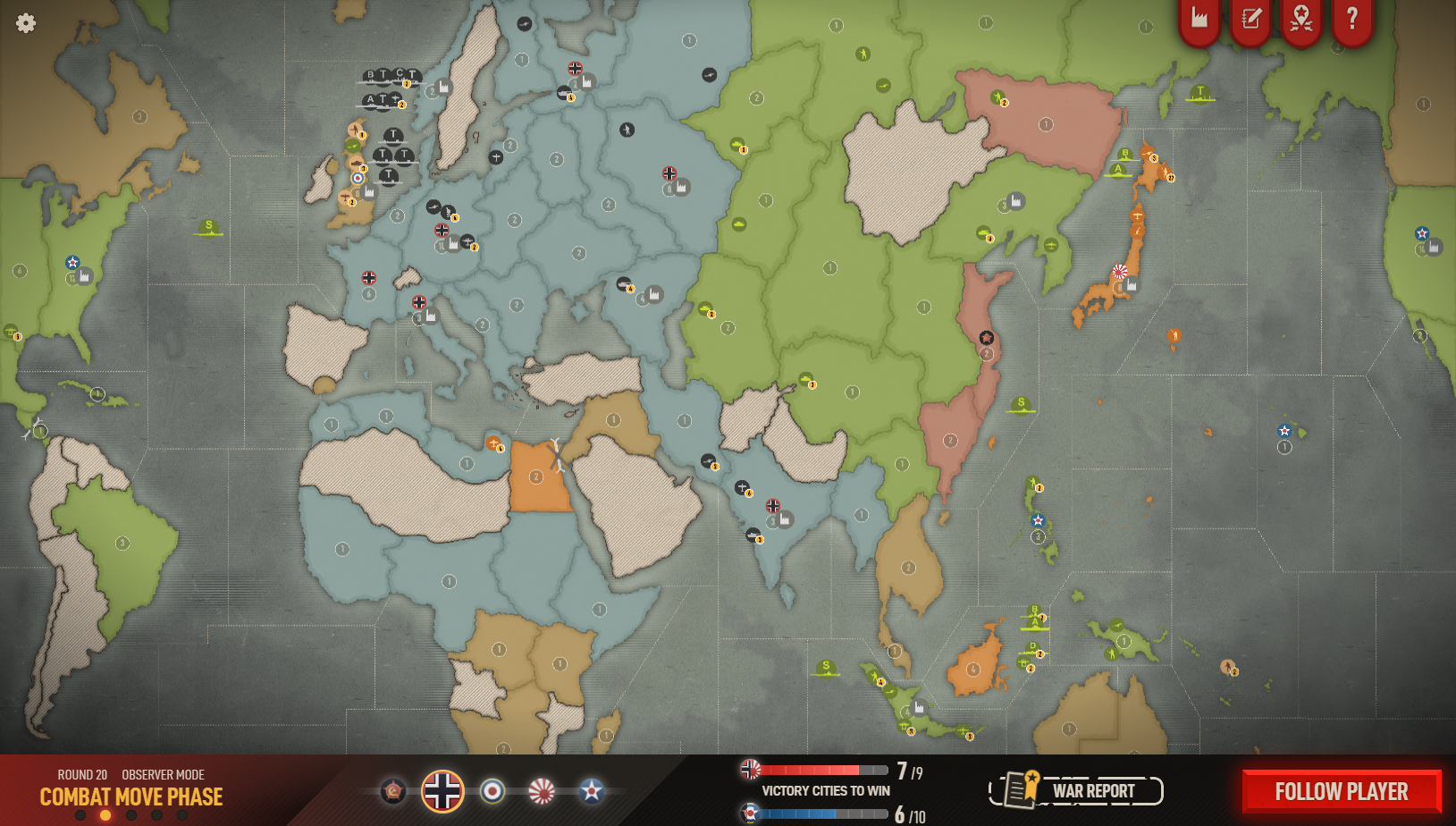Open the star map-pin banner
This screenshot has height=826, width=1456.
(1301, 18)
